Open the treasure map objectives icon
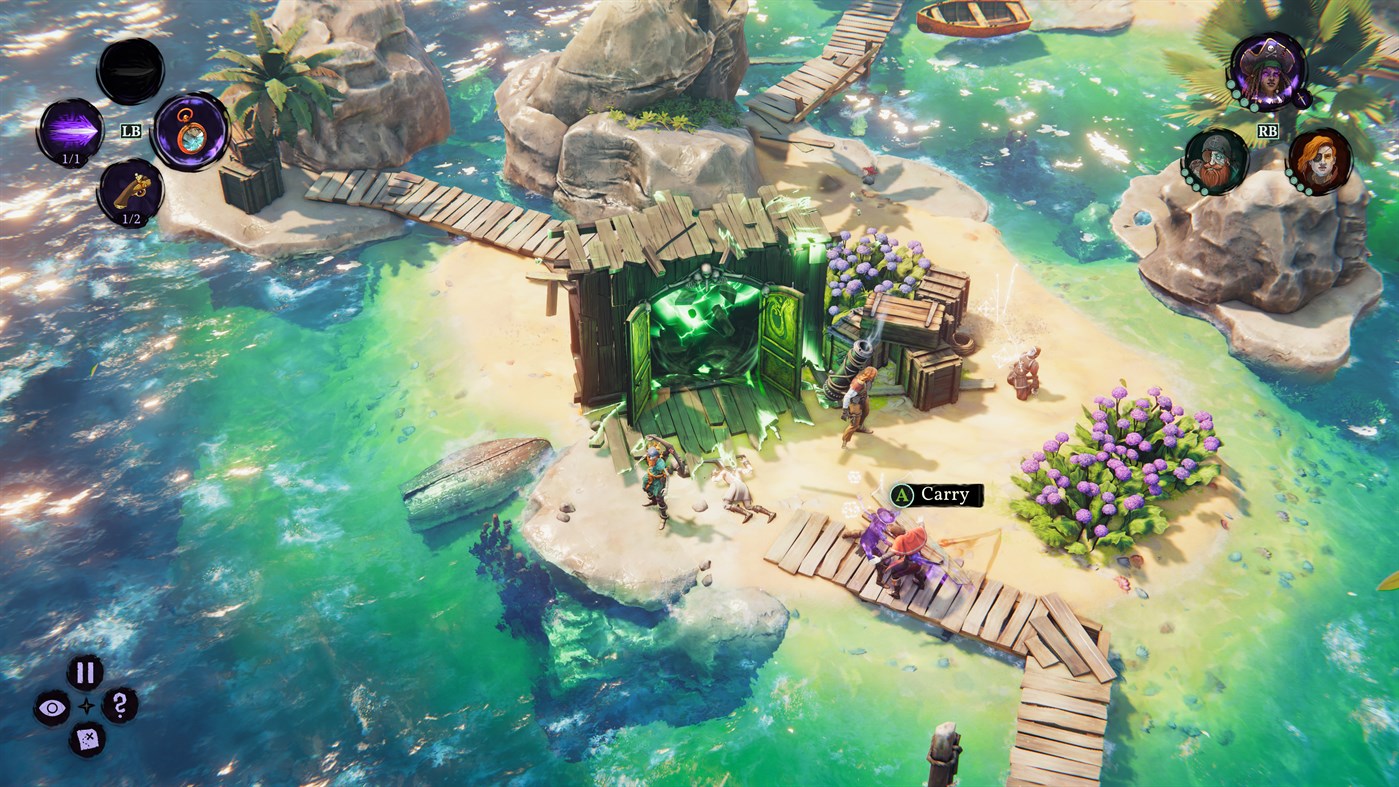 click(86, 738)
